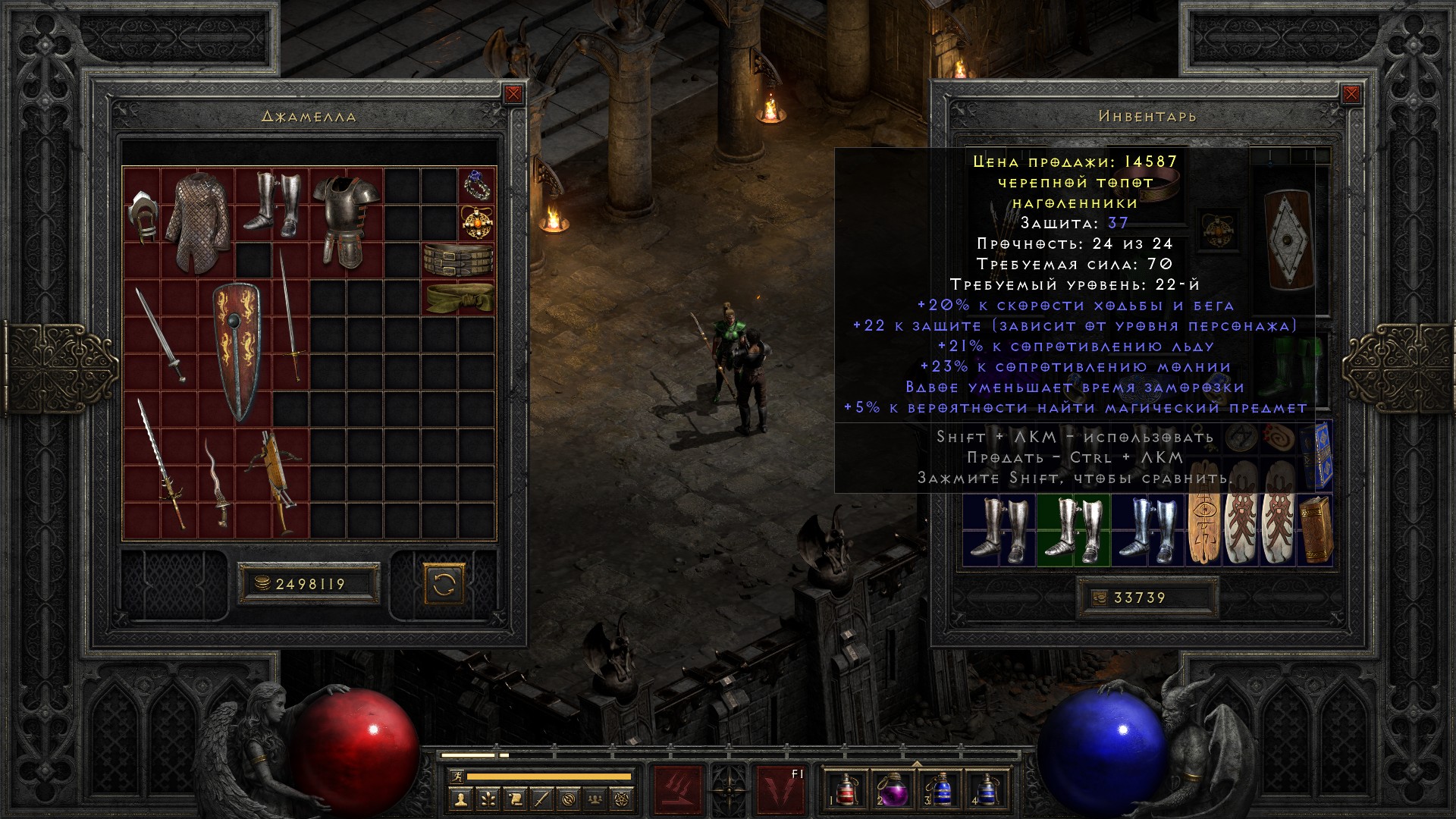Open the F1 lightning skill selector
The image size is (1456, 819).
(781, 790)
